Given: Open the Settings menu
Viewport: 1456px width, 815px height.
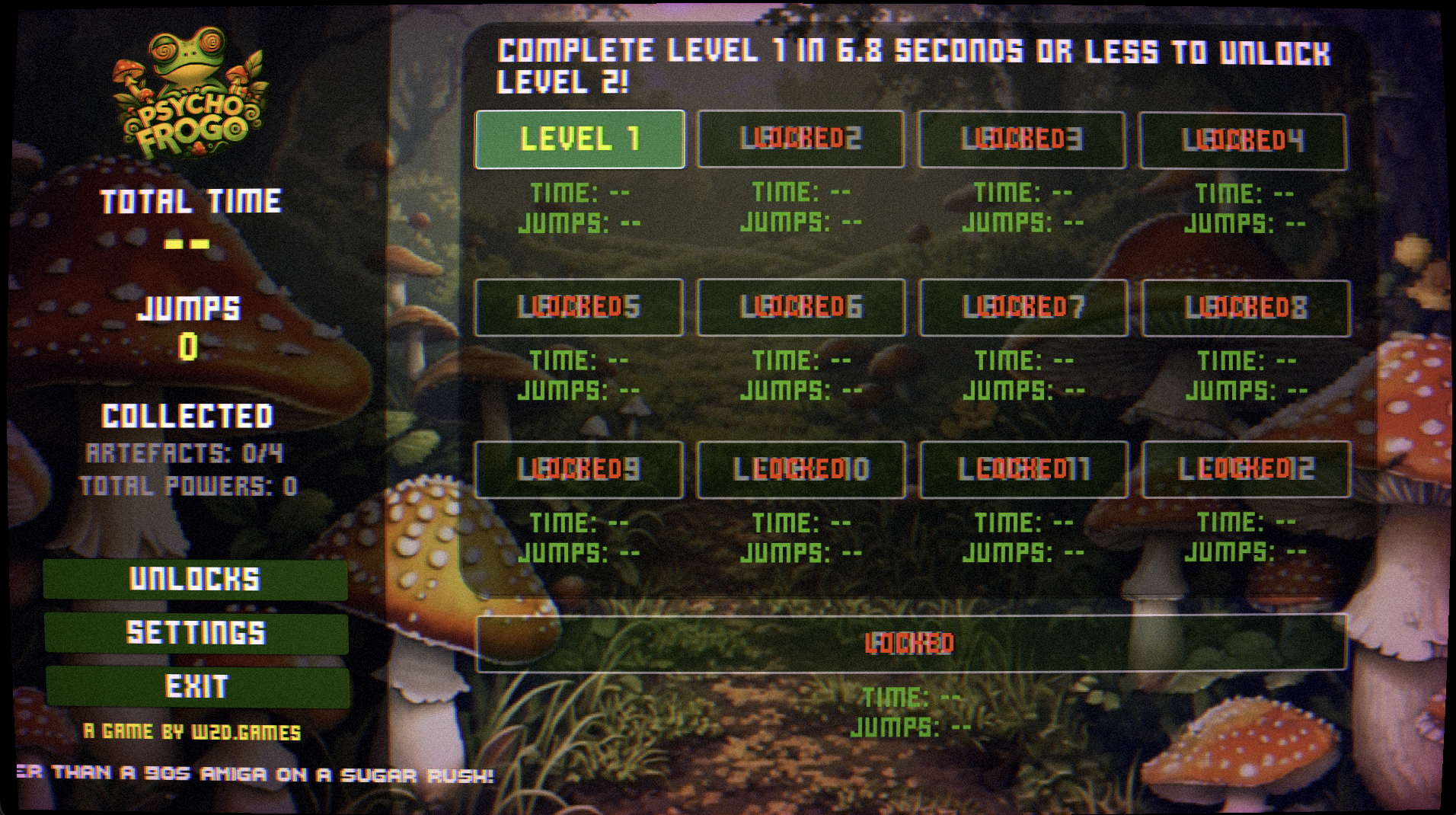Looking at the screenshot, I should click(x=196, y=633).
